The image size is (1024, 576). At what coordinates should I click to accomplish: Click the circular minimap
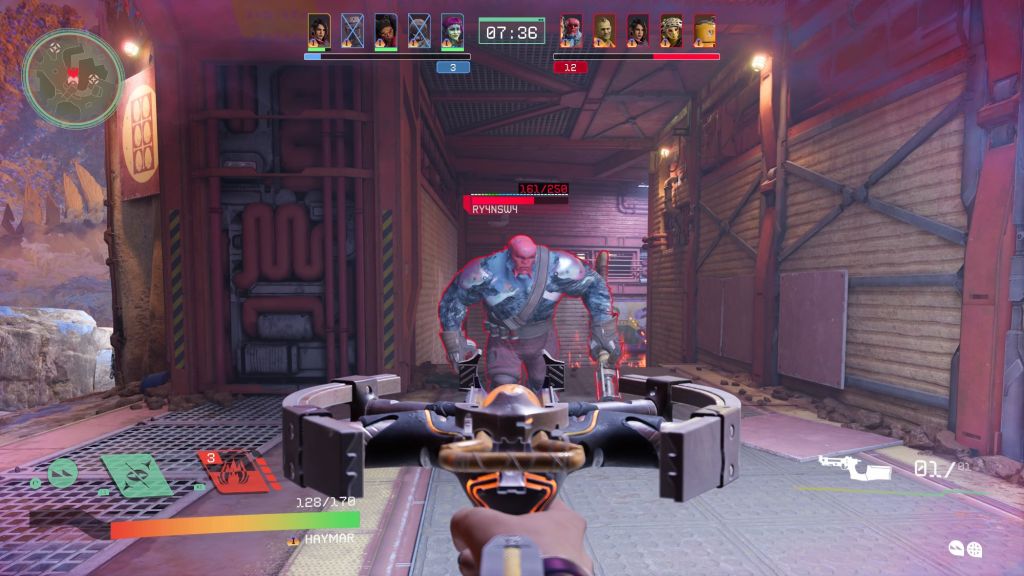click(73, 78)
